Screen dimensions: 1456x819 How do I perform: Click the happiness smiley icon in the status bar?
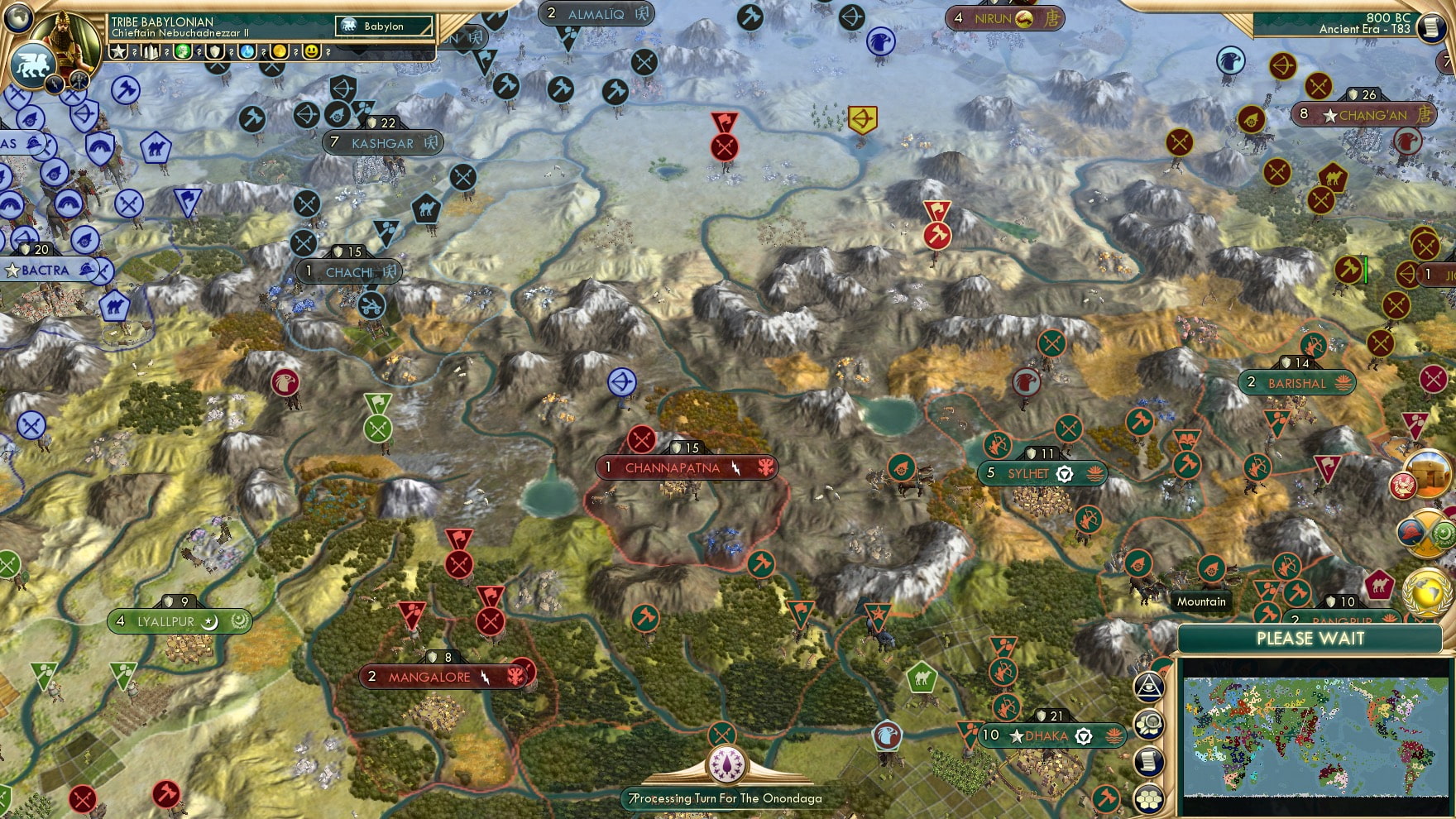313,51
